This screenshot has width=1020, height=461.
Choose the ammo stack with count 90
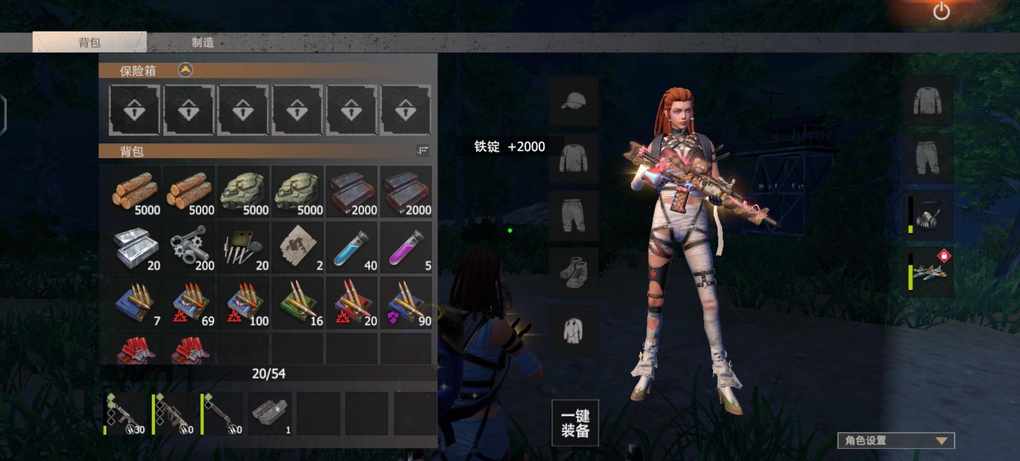point(407,302)
